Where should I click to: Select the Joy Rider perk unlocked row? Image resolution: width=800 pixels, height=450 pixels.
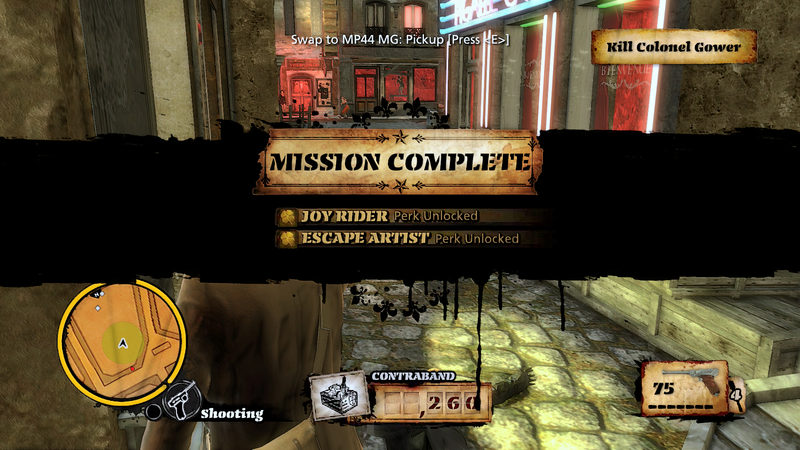[x=378, y=215]
